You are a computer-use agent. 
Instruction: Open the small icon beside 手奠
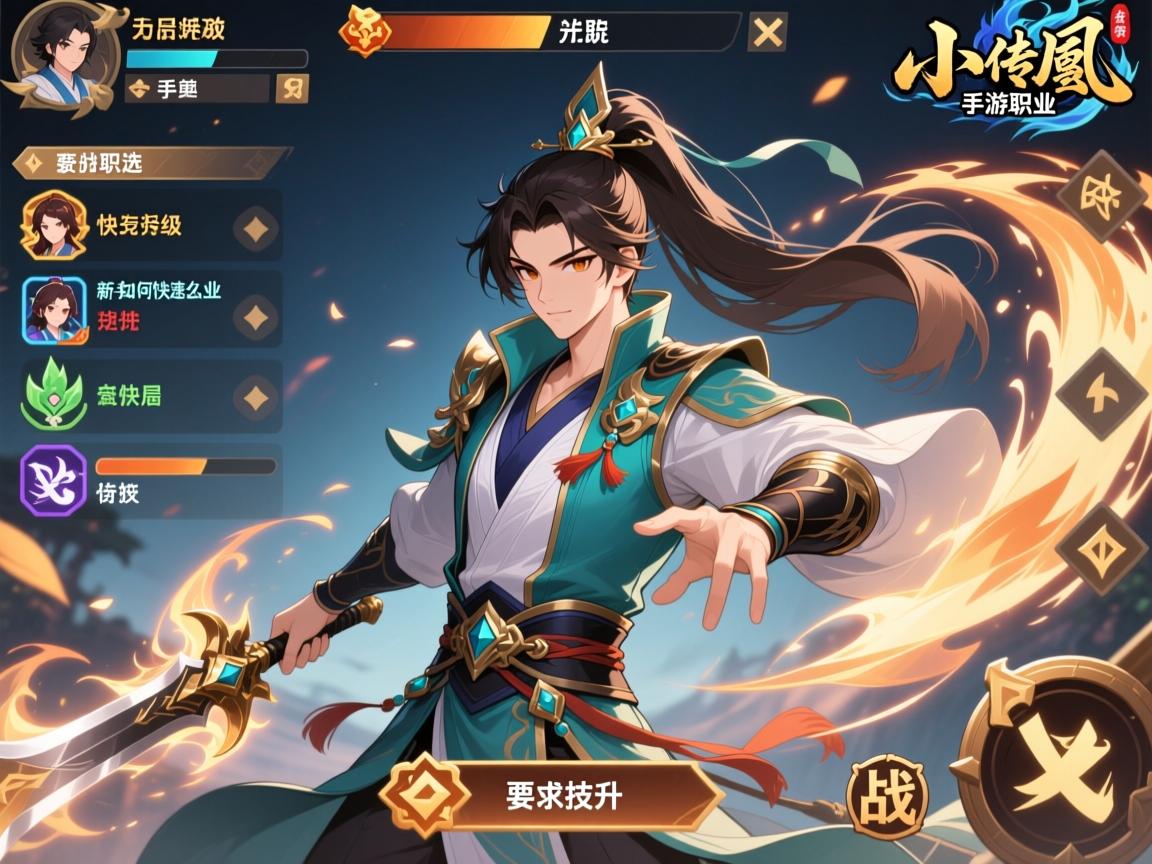pyautogui.click(x=291, y=89)
